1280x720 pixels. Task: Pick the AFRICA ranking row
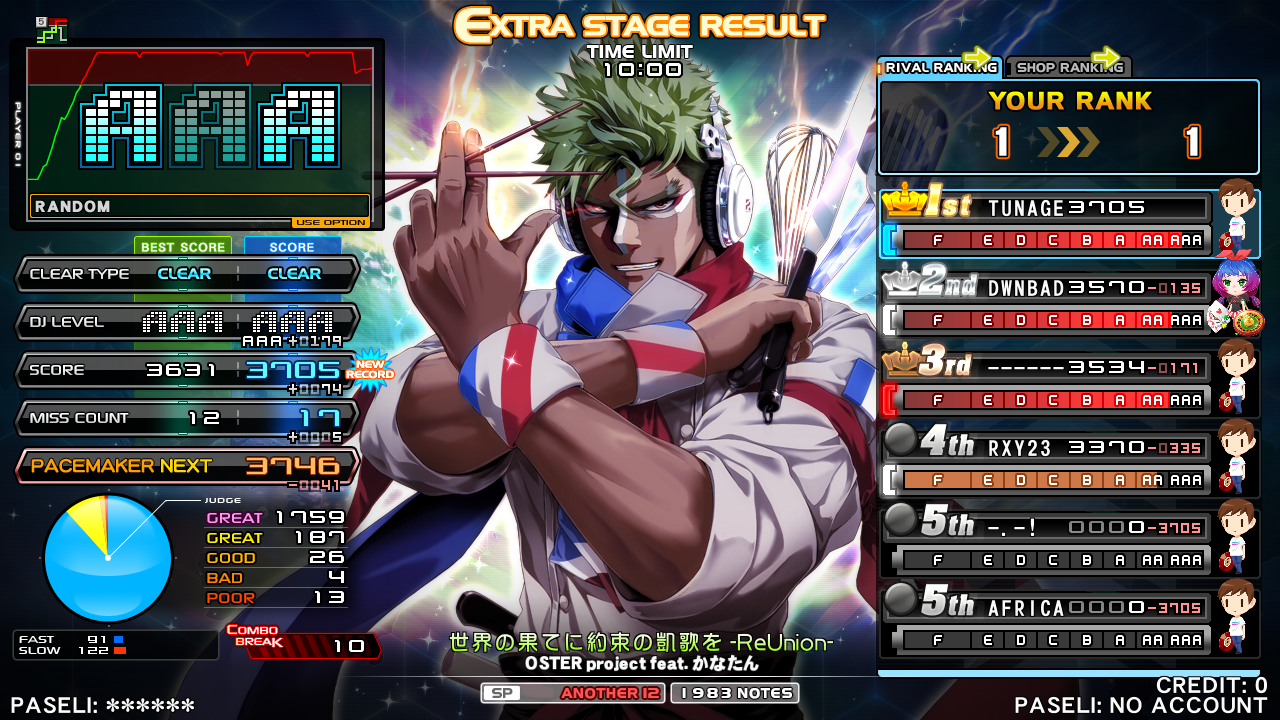click(1045, 623)
